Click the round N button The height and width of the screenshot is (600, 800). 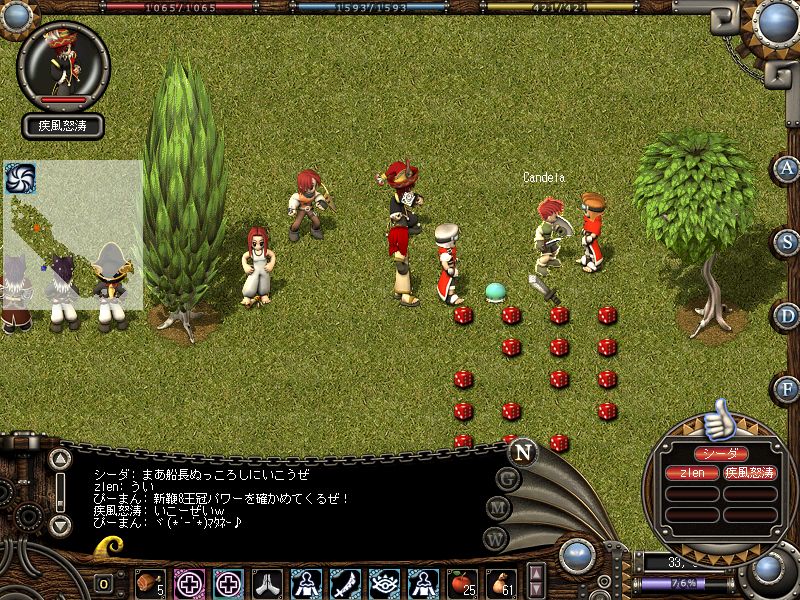tap(522, 451)
